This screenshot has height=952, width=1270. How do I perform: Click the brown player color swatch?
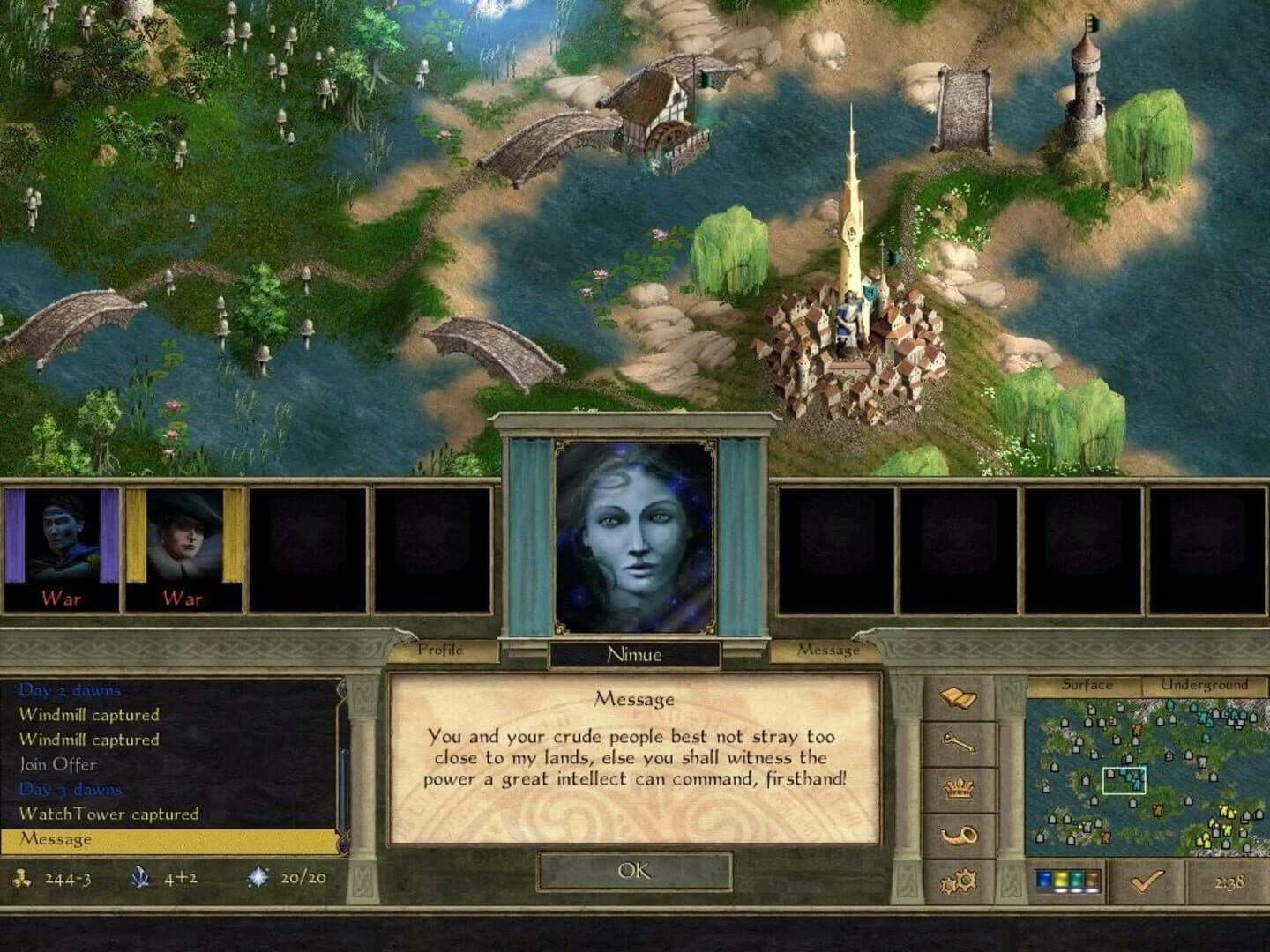point(1093,878)
